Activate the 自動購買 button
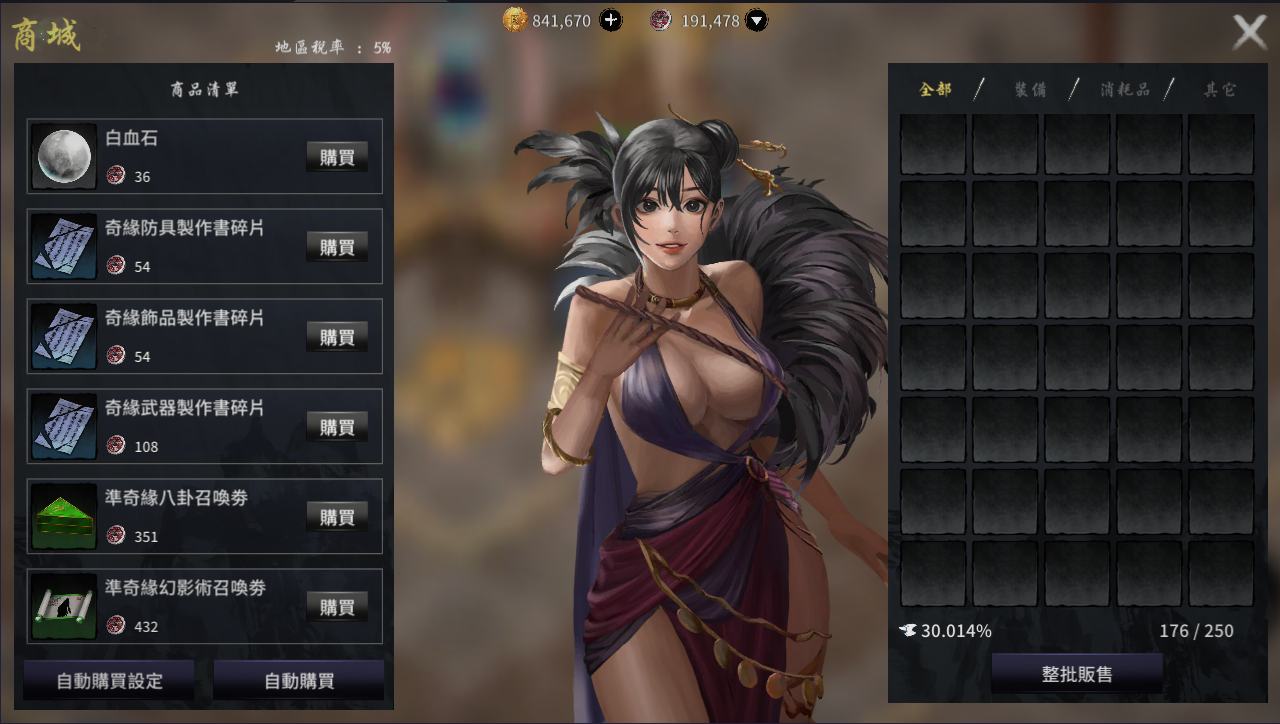The width and height of the screenshot is (1280, 724). coord(299,681)
